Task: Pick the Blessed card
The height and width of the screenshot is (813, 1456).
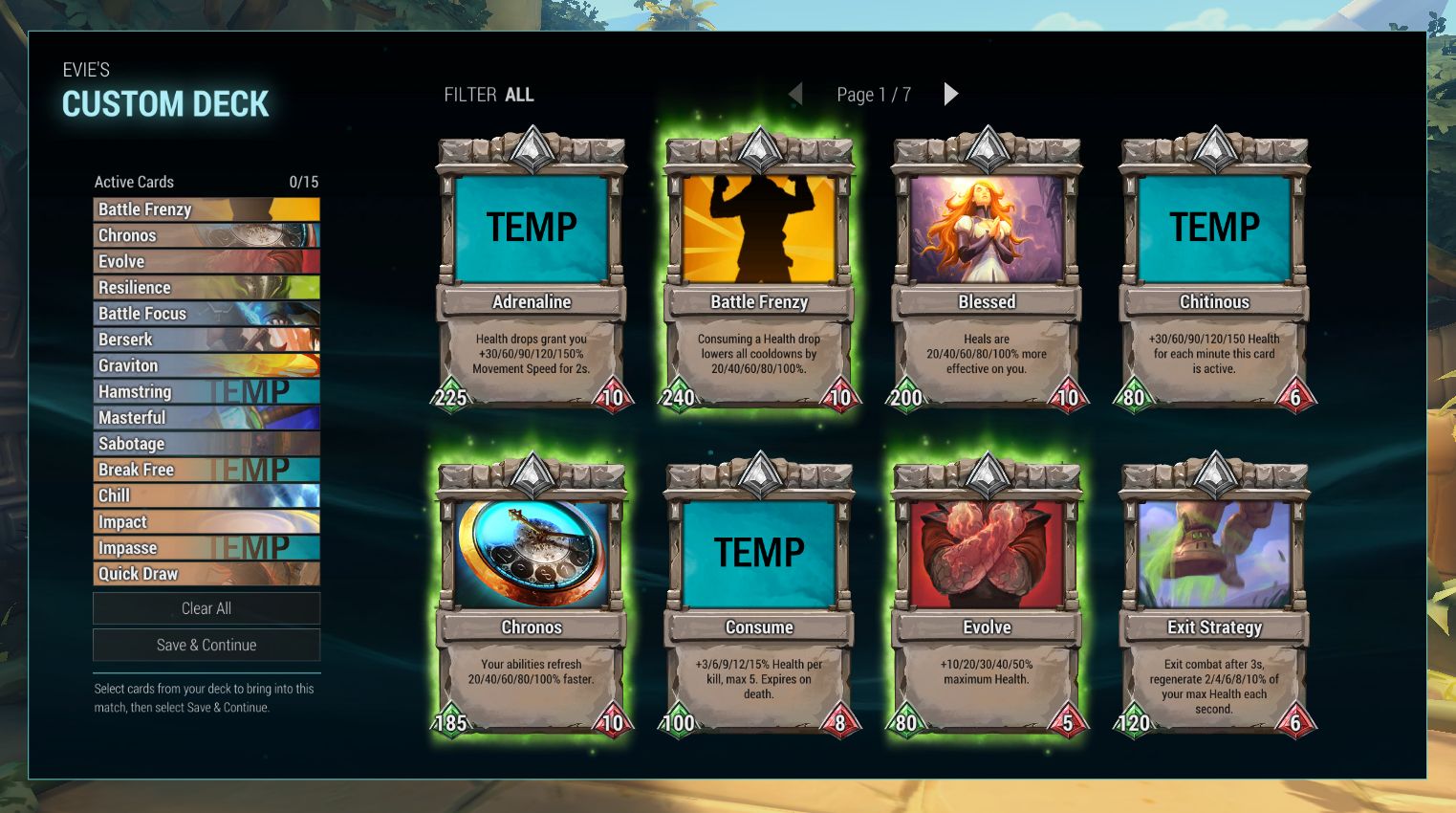Action: [987, 273]
